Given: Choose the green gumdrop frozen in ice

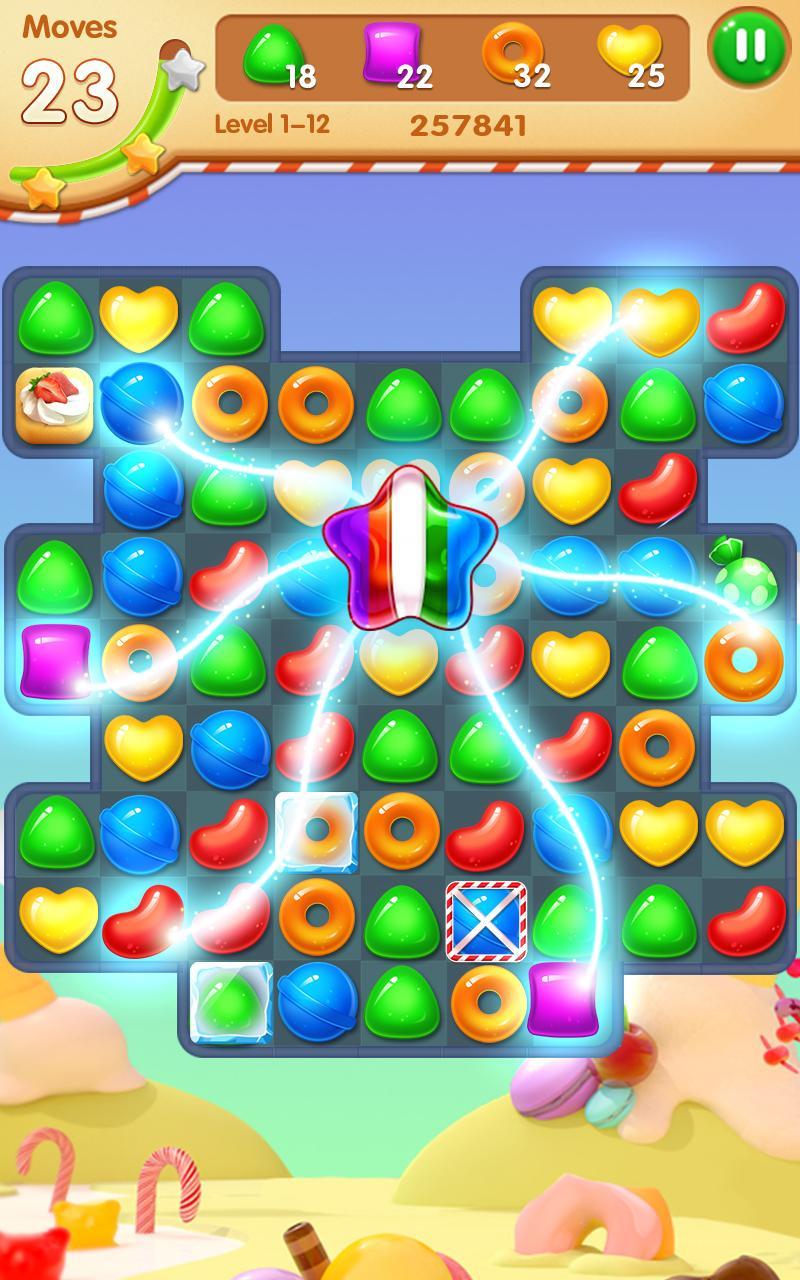Looking at the screenshot, I should 231,1001.
